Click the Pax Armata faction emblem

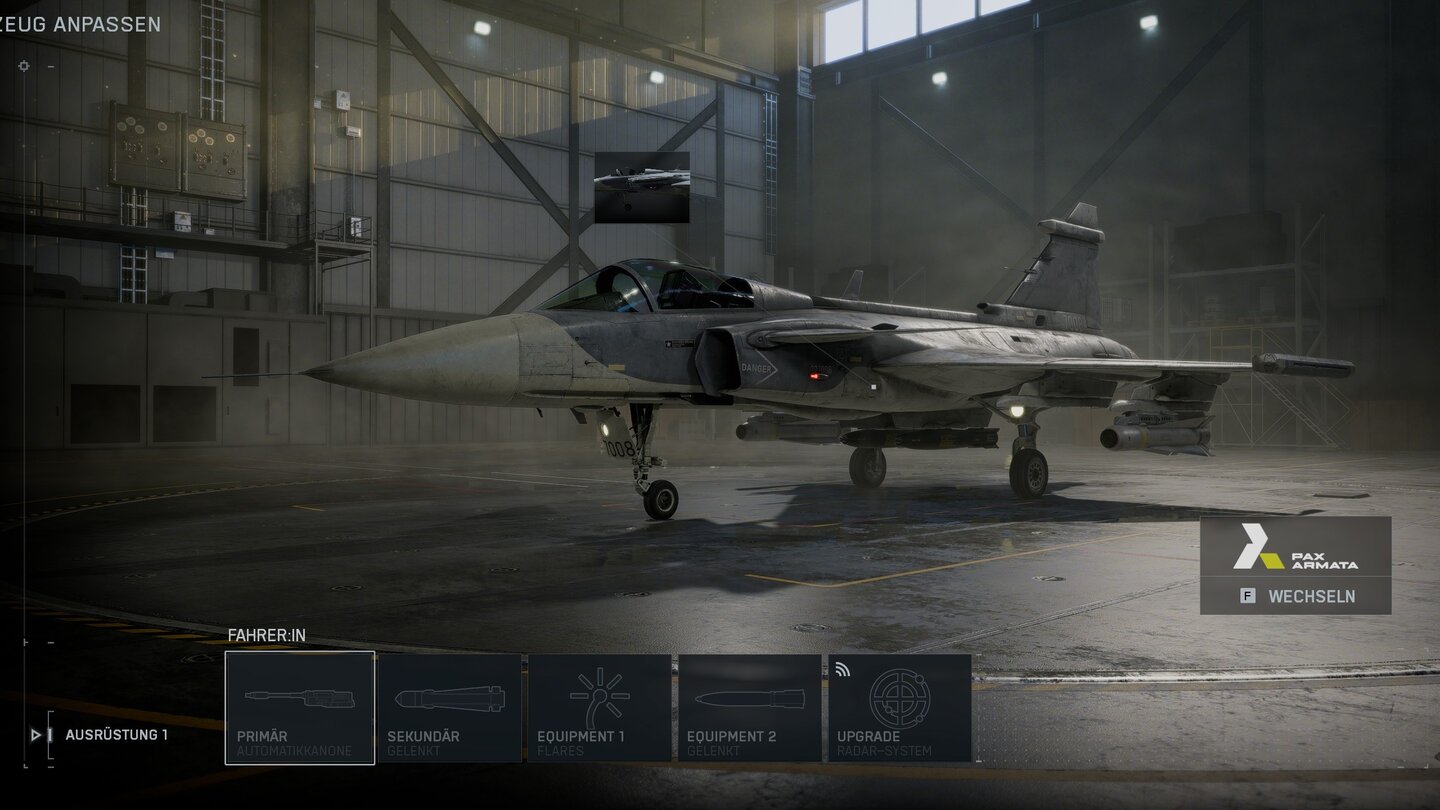pos(1295,546)
